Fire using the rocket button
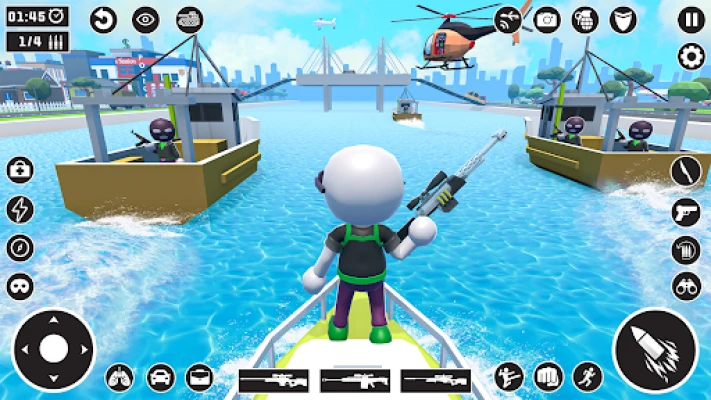Screen dimensions: 711x400 click(x=655, y=349)
